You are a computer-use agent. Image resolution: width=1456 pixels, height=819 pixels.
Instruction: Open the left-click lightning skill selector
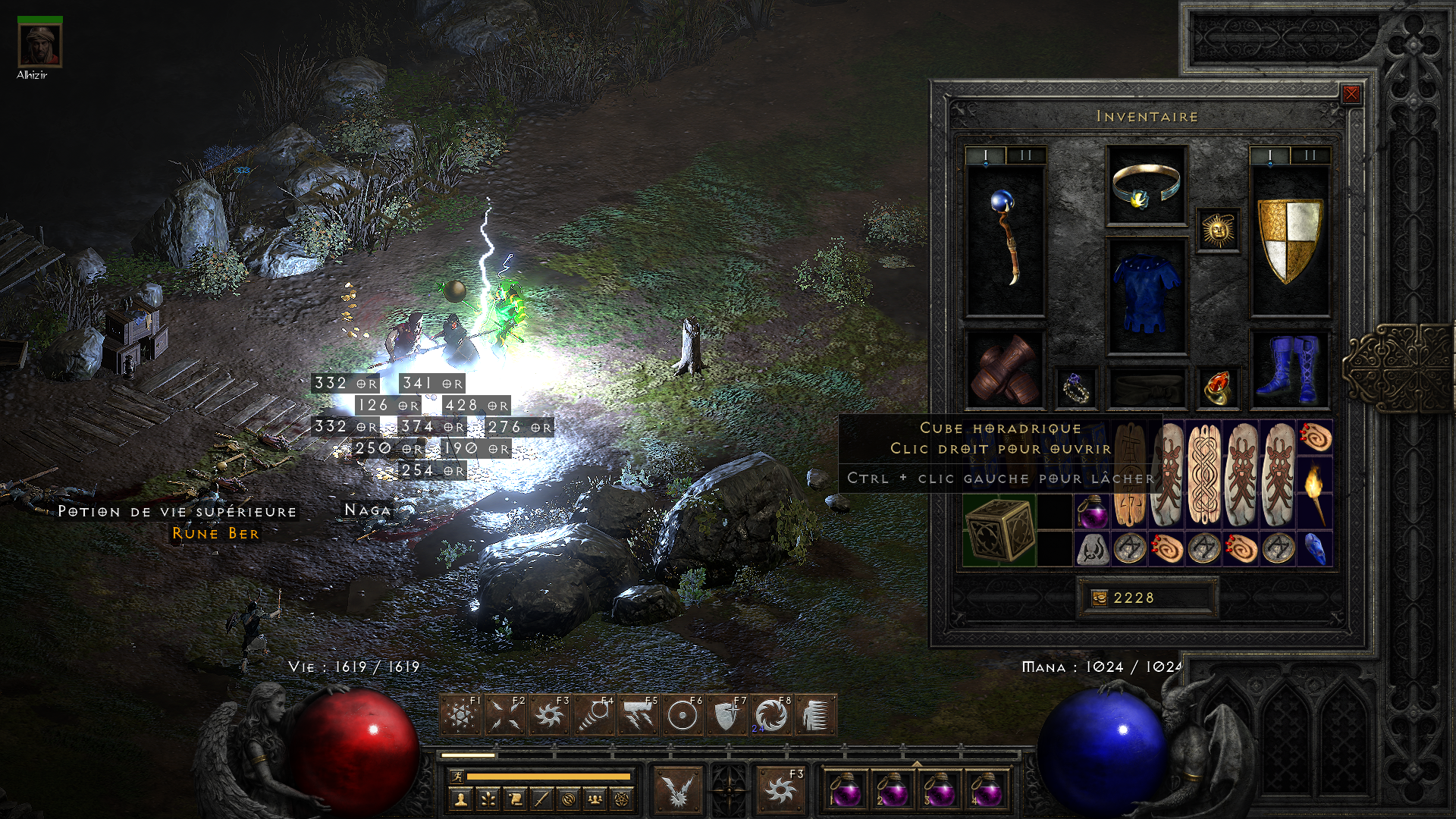(678, 790)
